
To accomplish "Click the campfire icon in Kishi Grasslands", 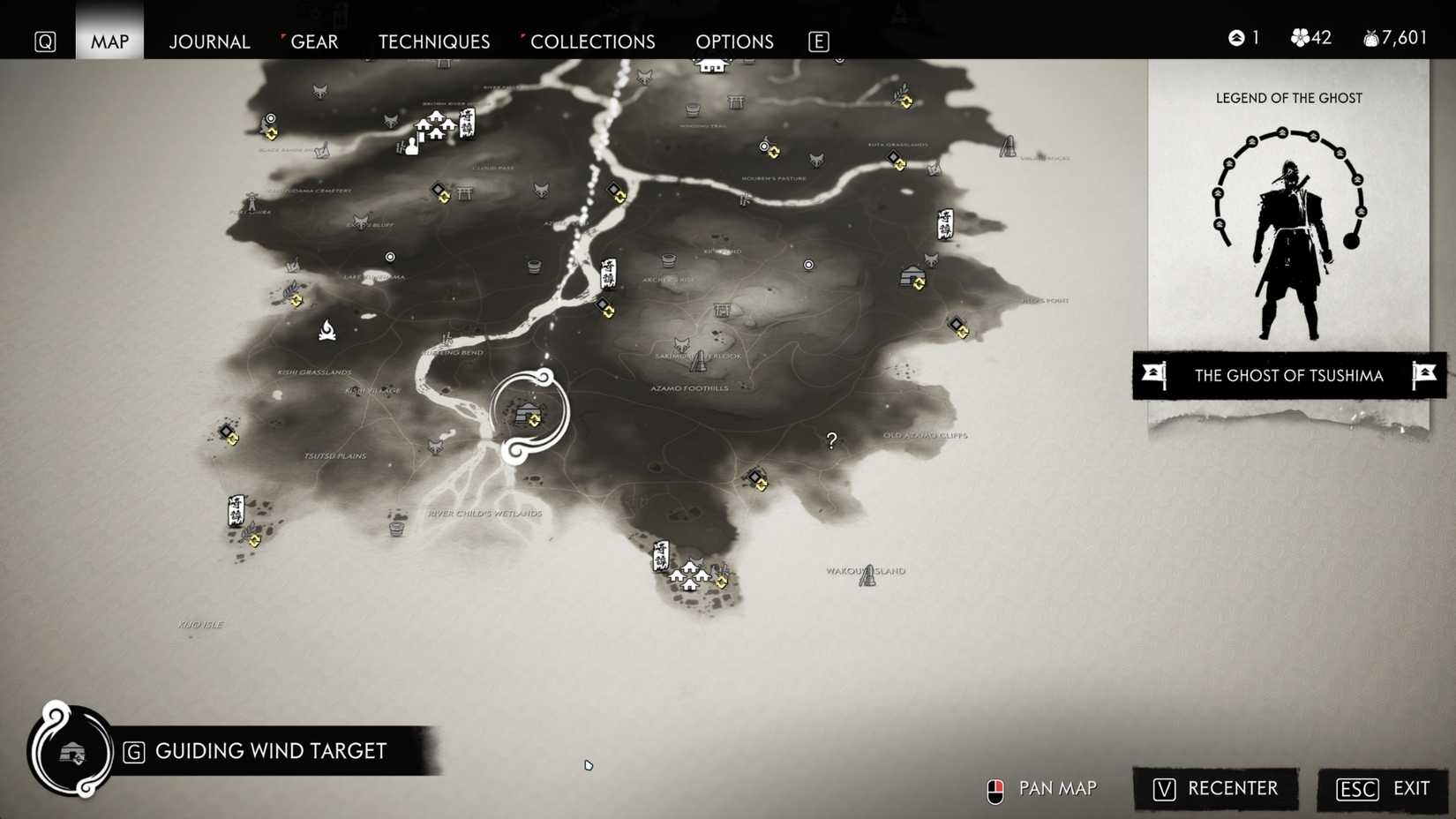I will coord(328,329).
